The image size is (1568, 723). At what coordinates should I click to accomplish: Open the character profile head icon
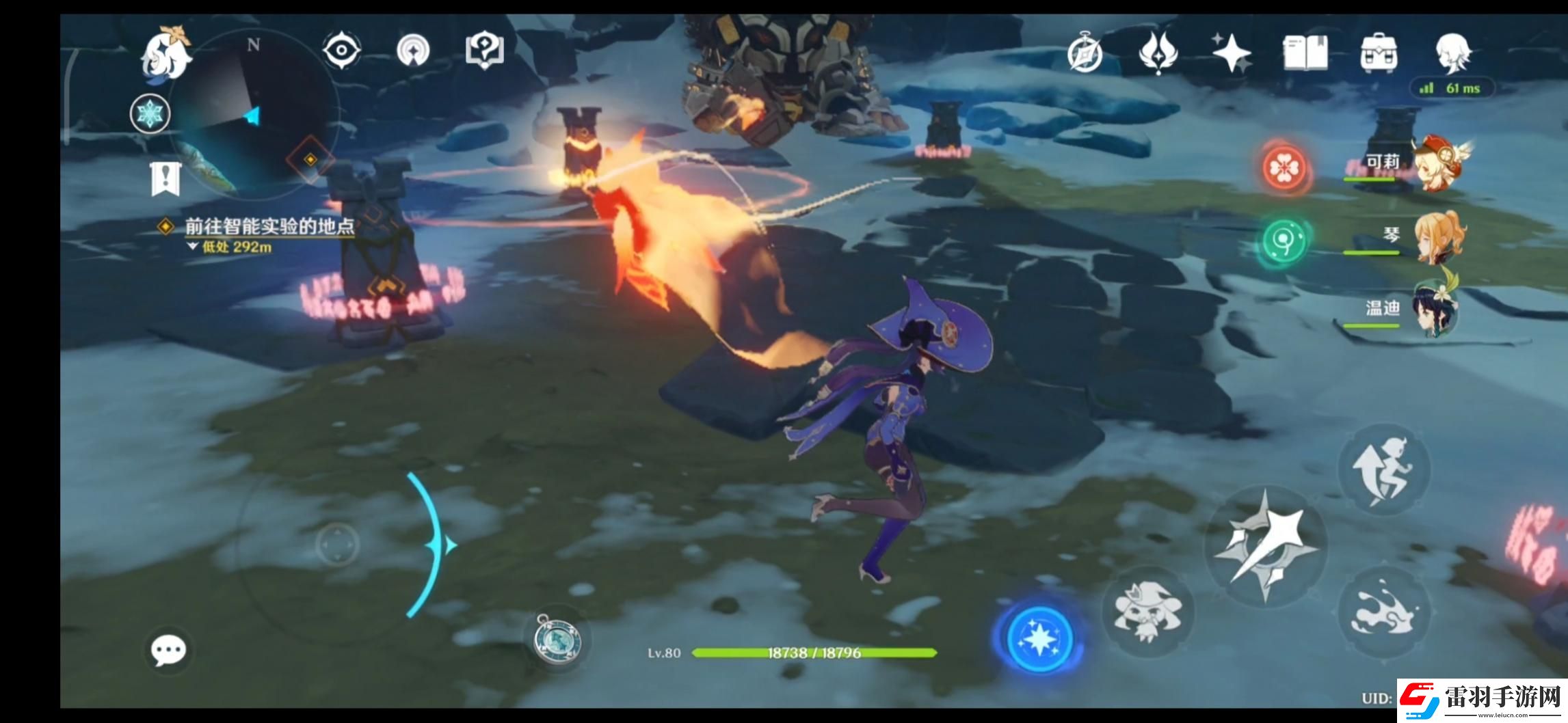[1452, 52]
